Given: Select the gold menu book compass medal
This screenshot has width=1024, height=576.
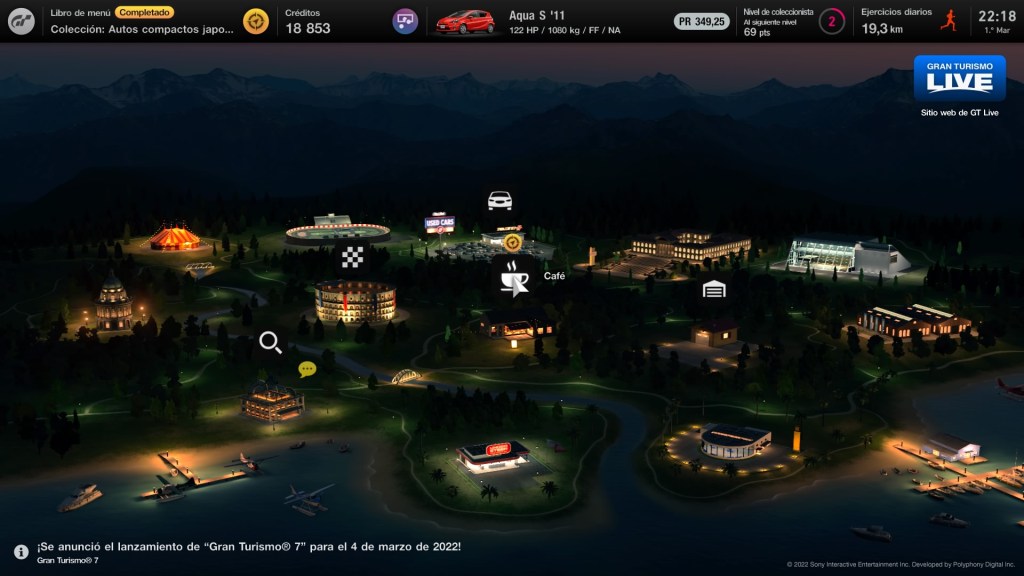Looking at the screenshot, I should point(256,21).
